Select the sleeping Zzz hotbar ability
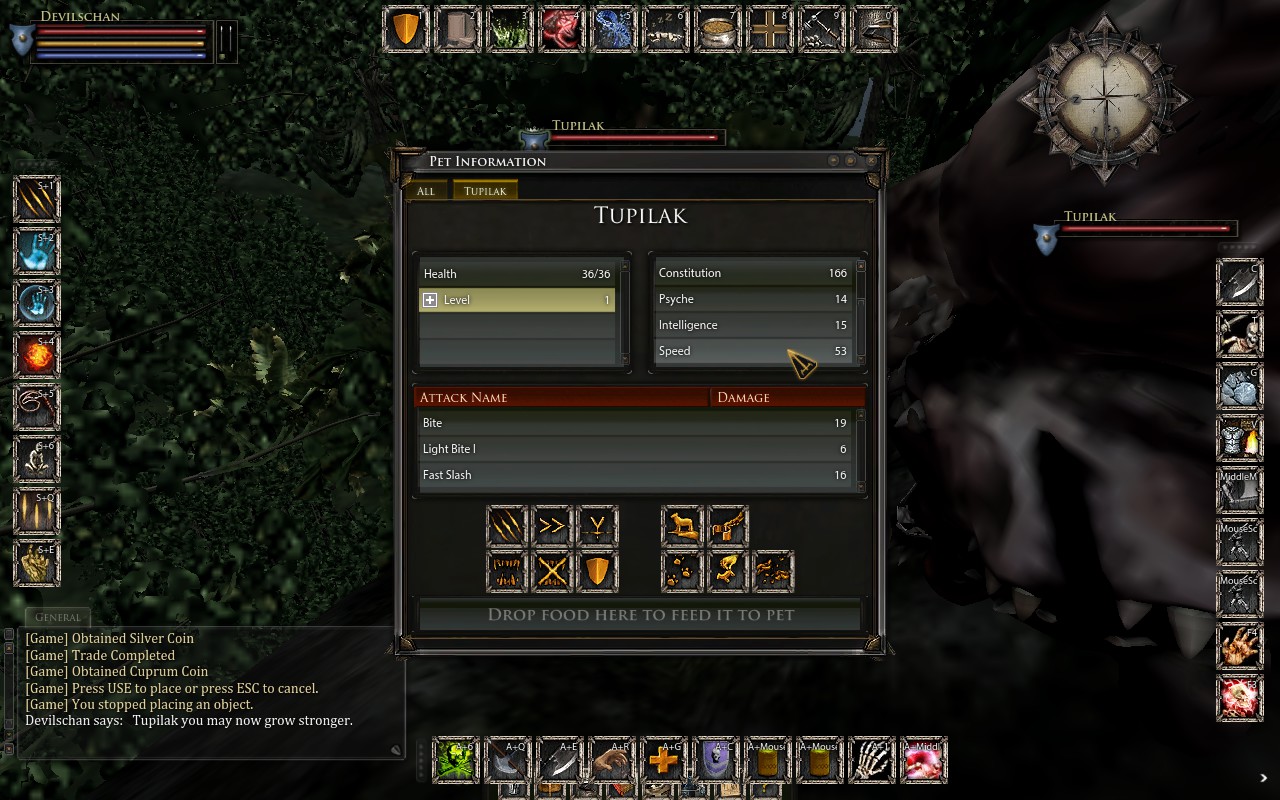This screenshot has width=1280, height=800. click(x=664, y=30)
